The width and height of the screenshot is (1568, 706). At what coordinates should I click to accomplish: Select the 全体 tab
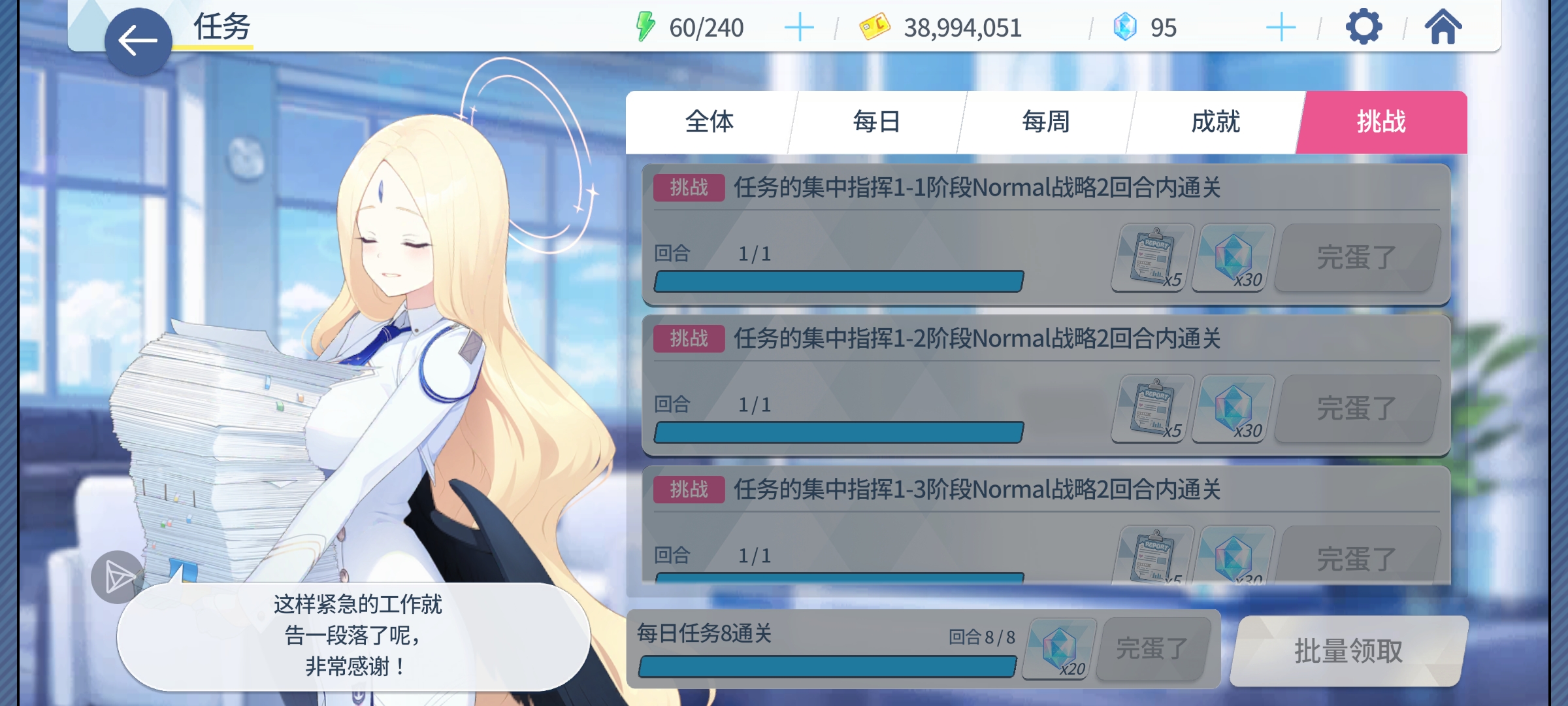click(x=710, y=122)
